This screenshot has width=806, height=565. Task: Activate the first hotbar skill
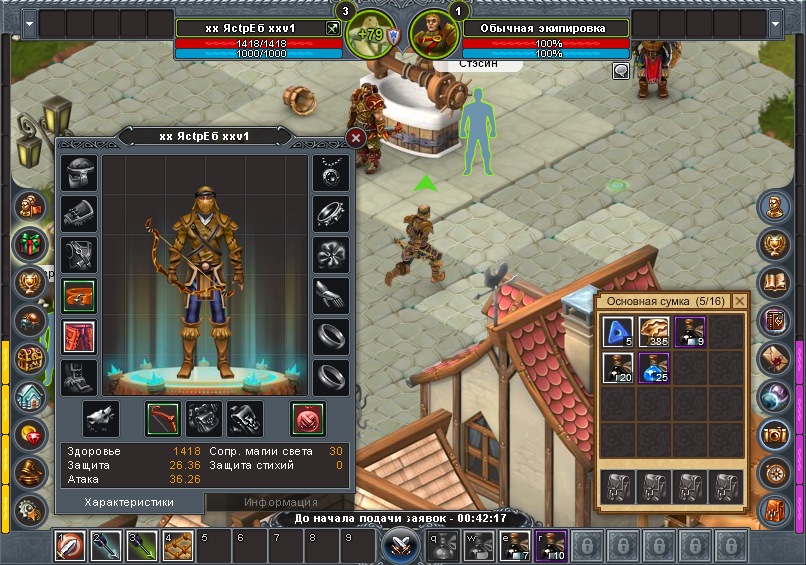point(70,546)
